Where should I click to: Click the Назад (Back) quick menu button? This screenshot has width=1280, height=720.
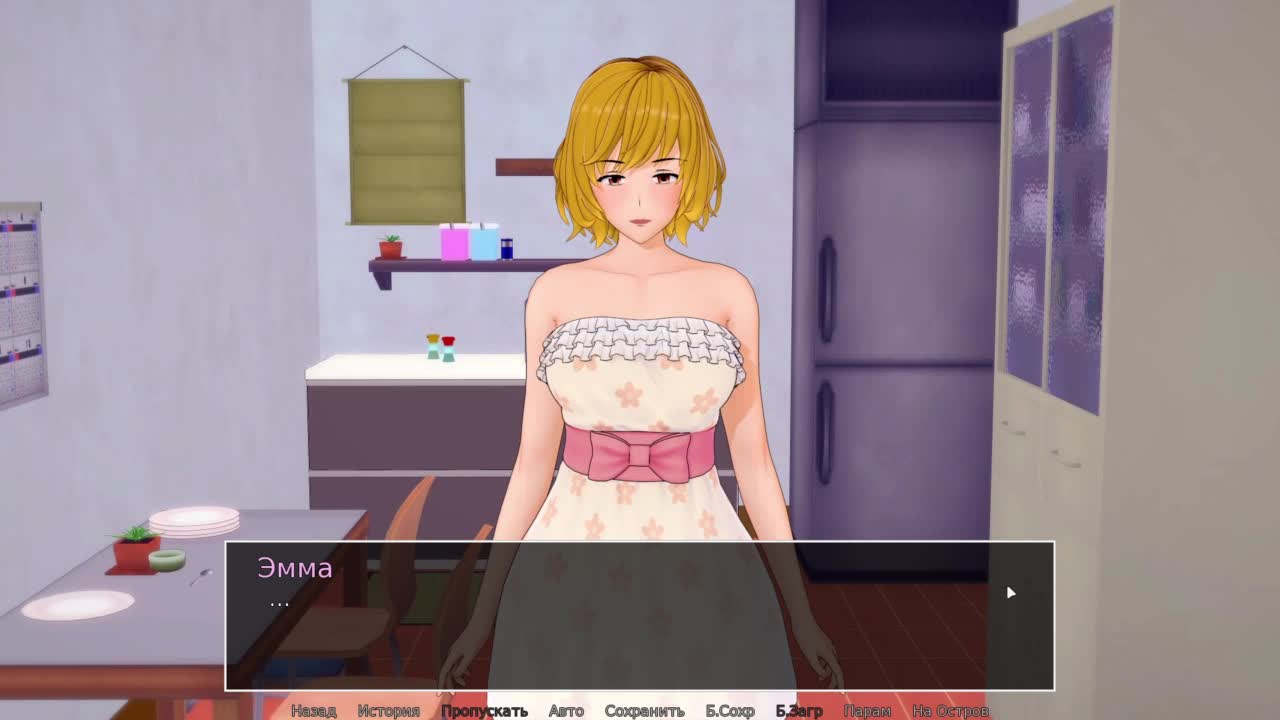[313, 711]
